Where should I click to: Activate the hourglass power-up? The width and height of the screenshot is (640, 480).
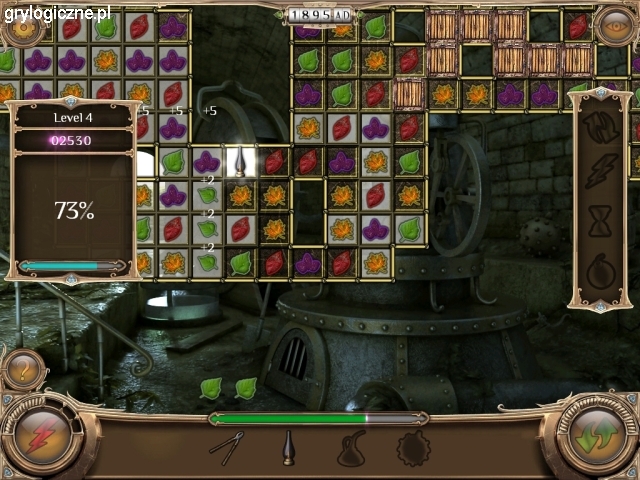coord(600,222)
